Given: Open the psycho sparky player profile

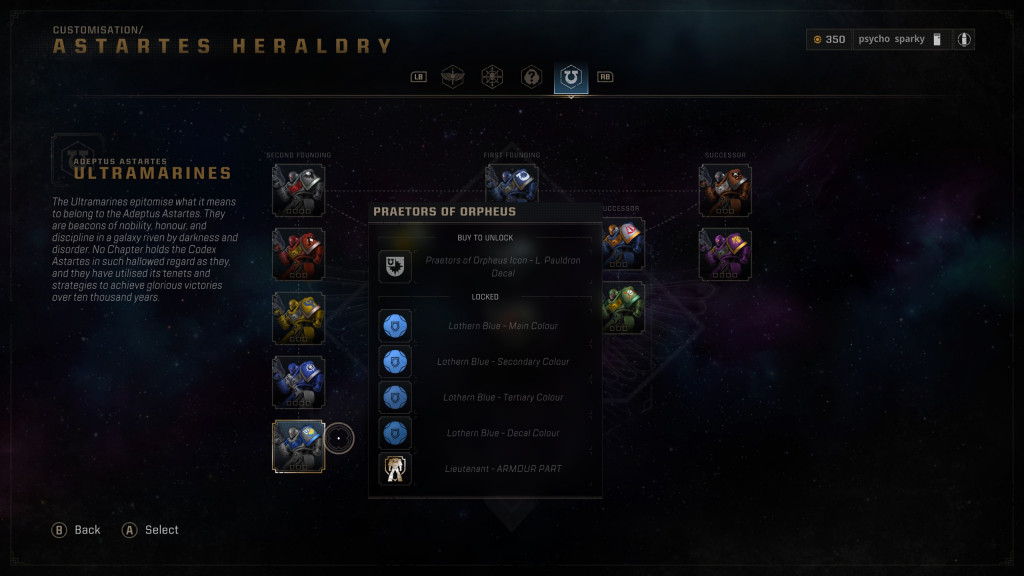Looking at the screenshot, I should 890,39.
